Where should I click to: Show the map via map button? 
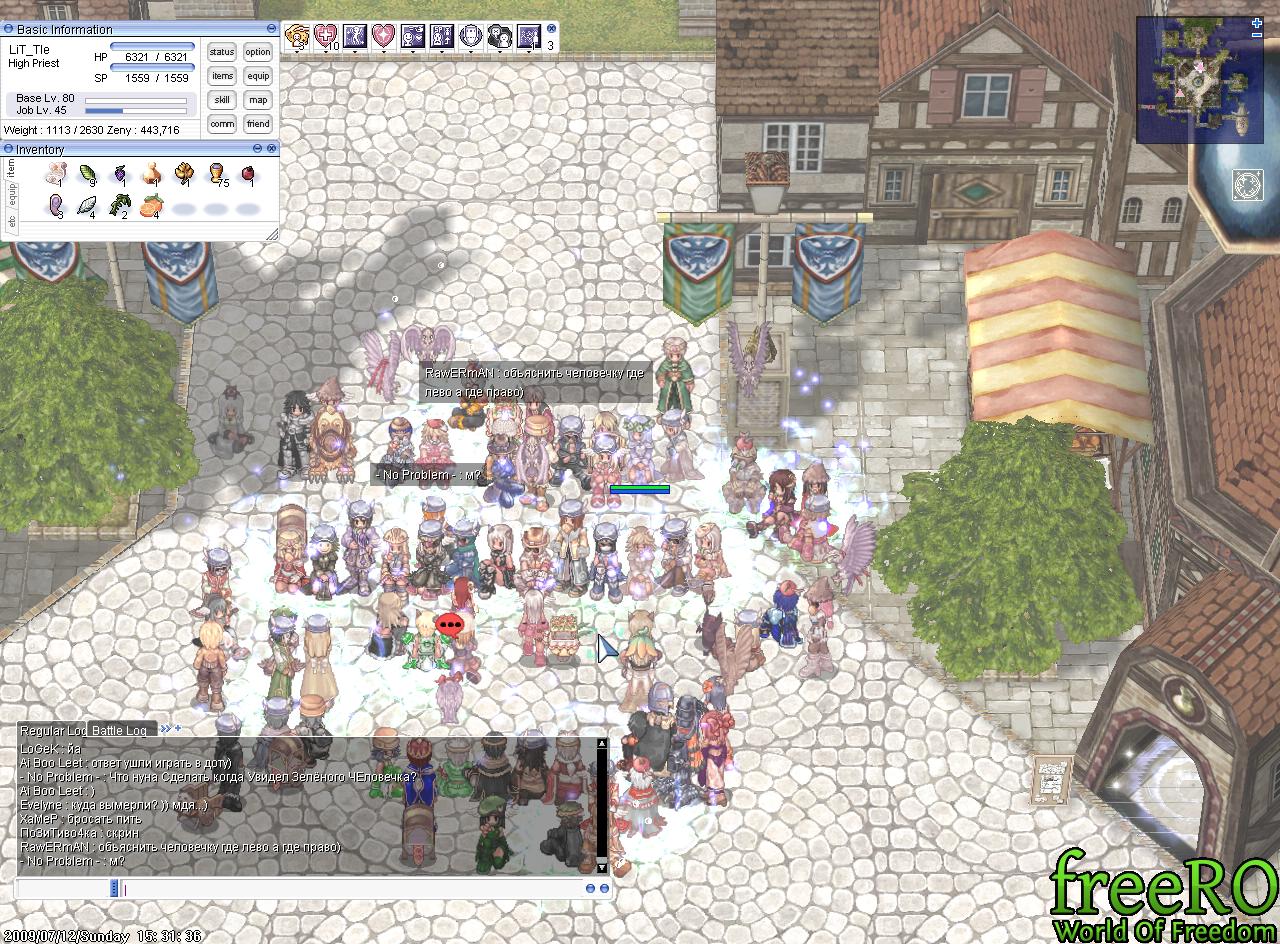point(258,100)
